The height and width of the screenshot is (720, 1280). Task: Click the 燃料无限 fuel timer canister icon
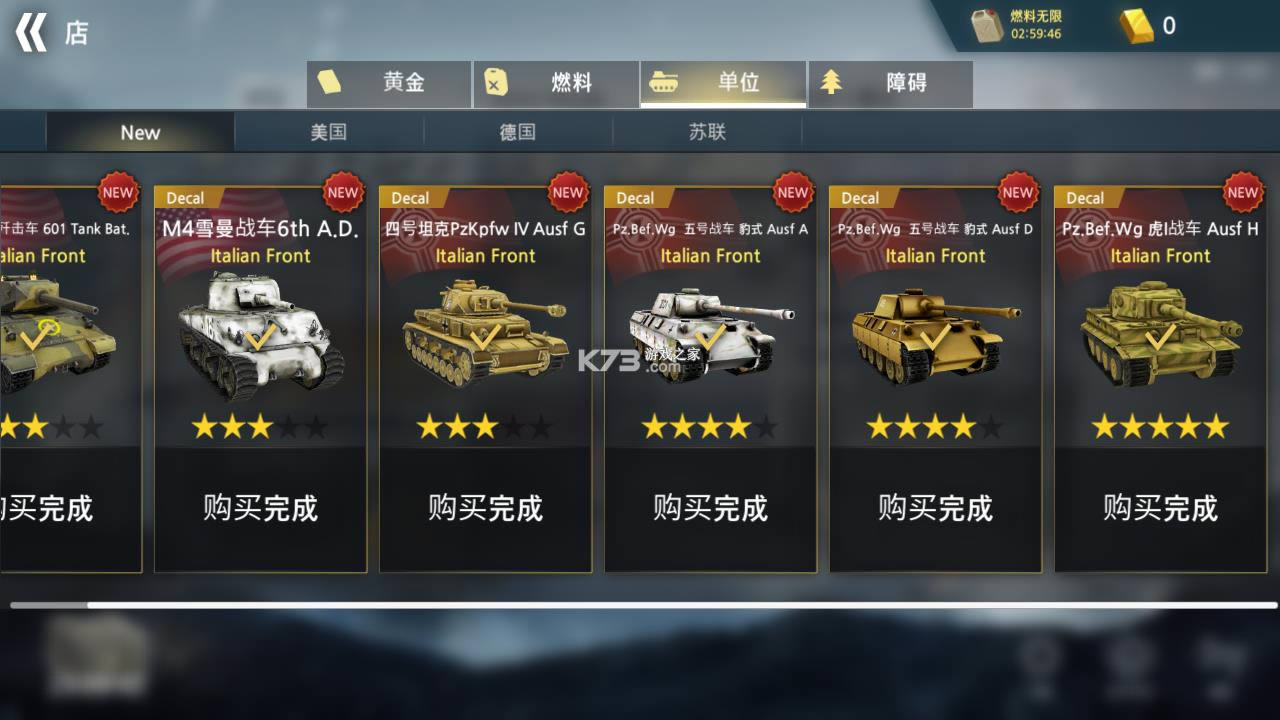988,26
